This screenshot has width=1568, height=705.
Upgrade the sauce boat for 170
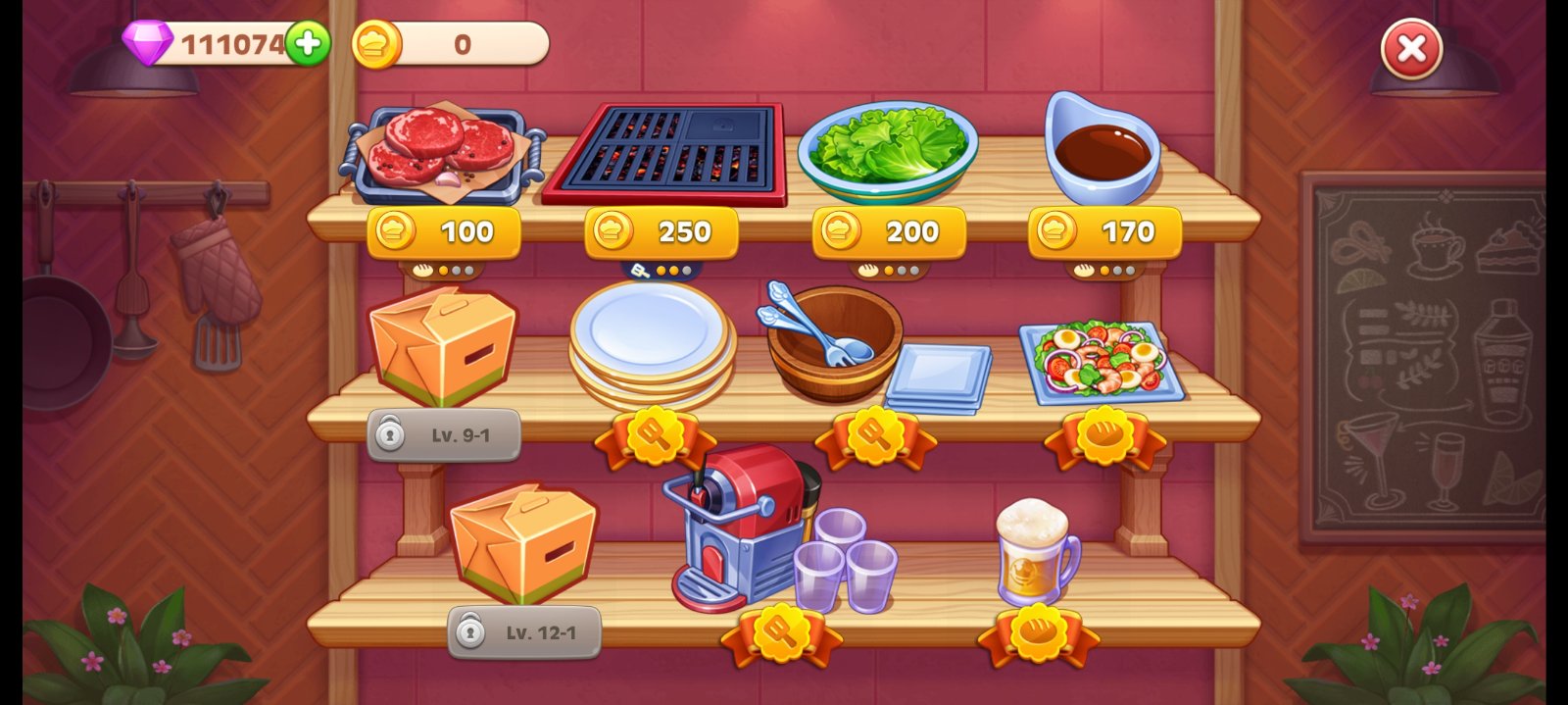coord(1104,232)
